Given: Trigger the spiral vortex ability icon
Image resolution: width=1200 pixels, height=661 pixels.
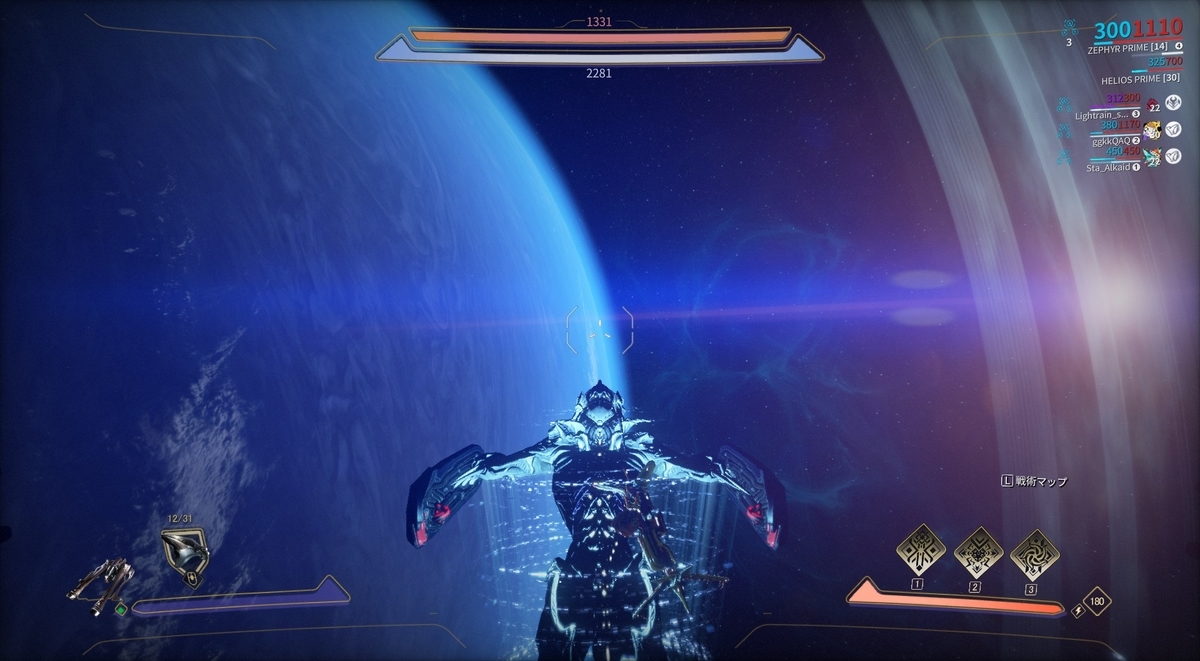Looking at the screenshot, I should click(1034, 548).
